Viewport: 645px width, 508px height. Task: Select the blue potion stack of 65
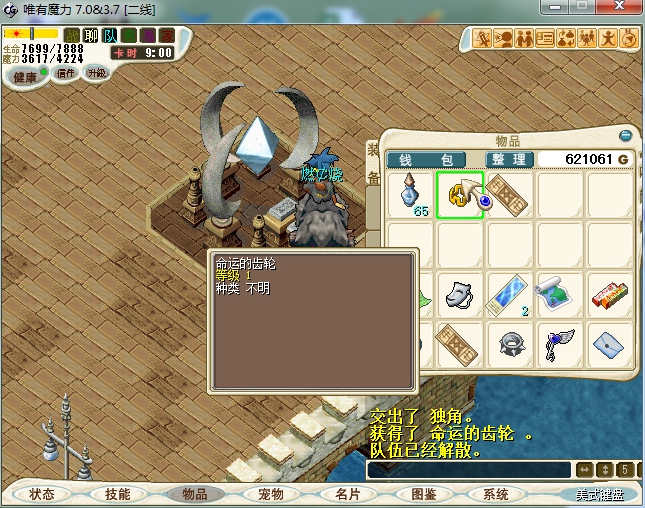(411, 194)
